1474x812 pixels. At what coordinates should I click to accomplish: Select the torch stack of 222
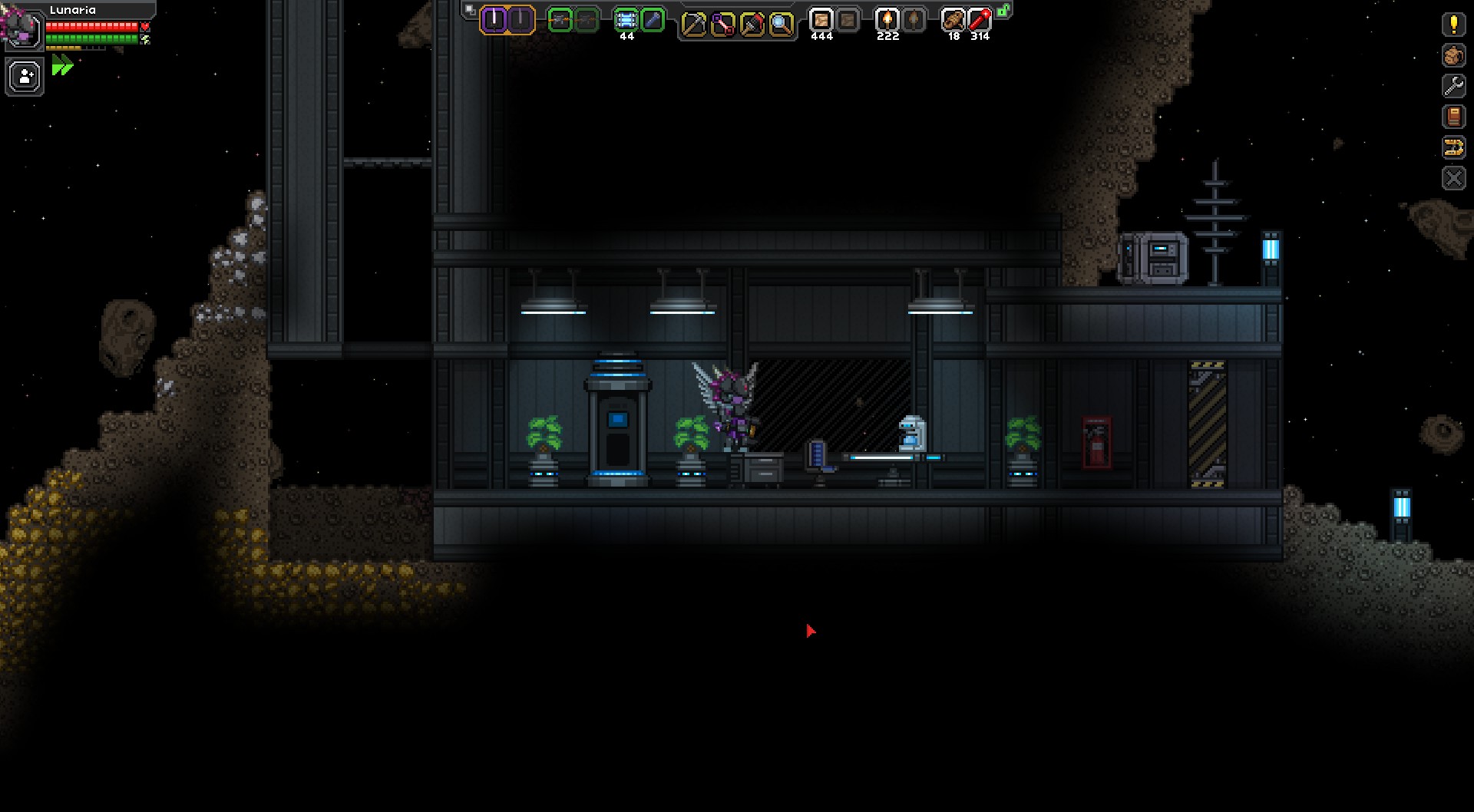pos(887,21)
